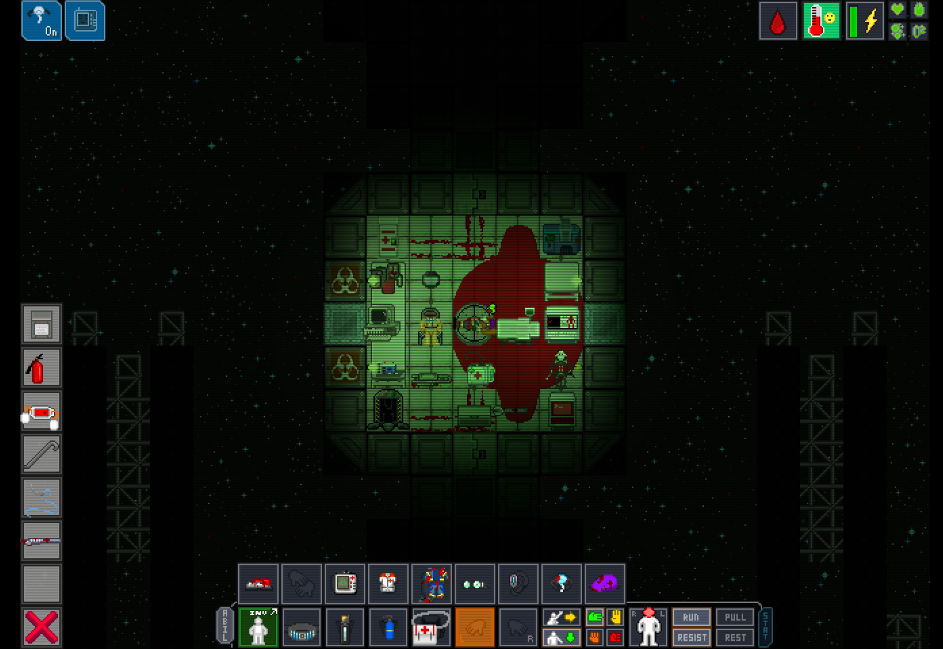Image resolution: width=943 pixels, height=649 pixels.
Task: Open the first aid kit slot
Action: pyautogui.click(x=432, y=627)
